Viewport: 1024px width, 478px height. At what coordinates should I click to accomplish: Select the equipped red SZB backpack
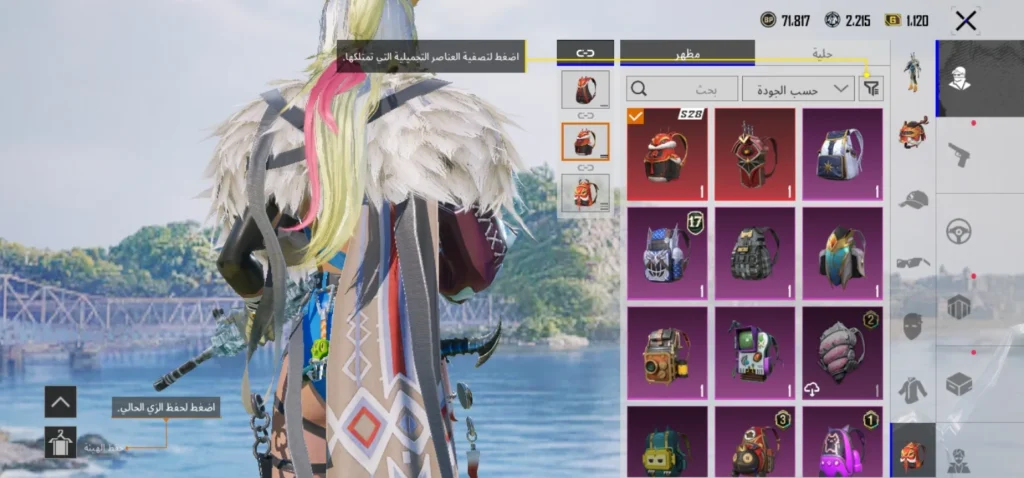pyautogui.click(x=666, y=154)
